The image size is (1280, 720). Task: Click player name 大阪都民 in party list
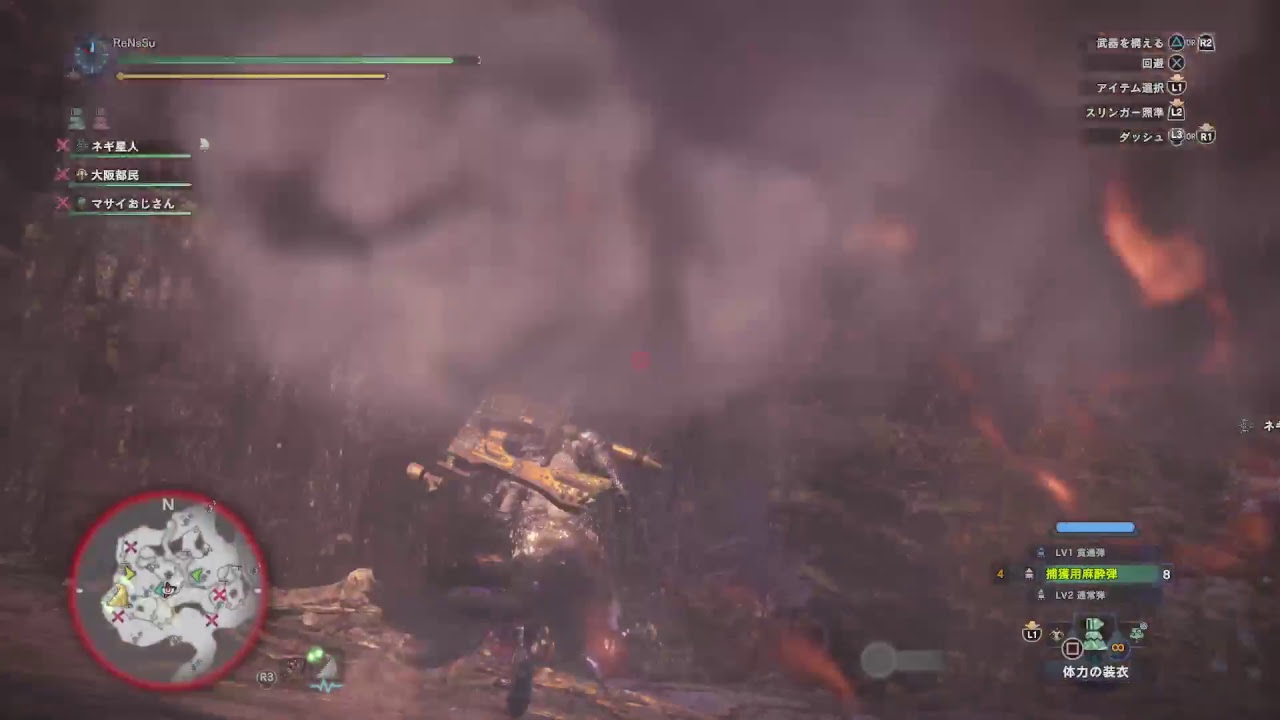click(x=112, y=175)
